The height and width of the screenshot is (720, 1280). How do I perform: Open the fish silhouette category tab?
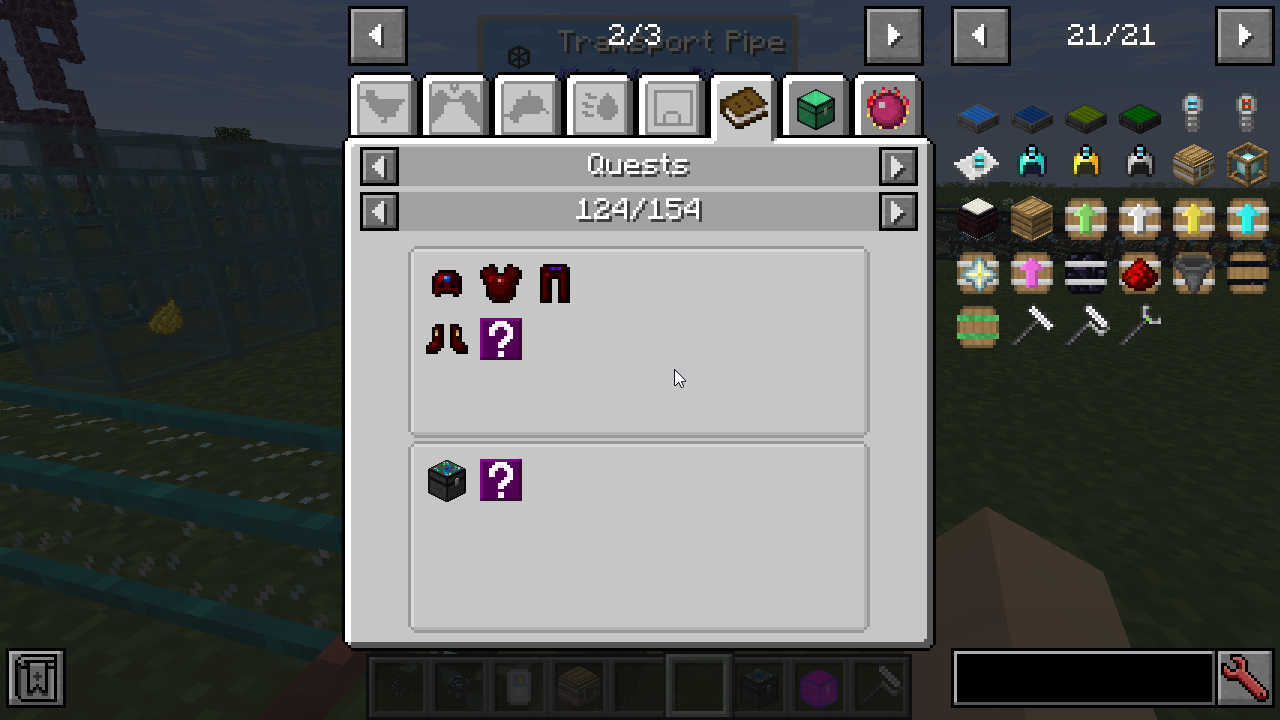coord(528,107)
